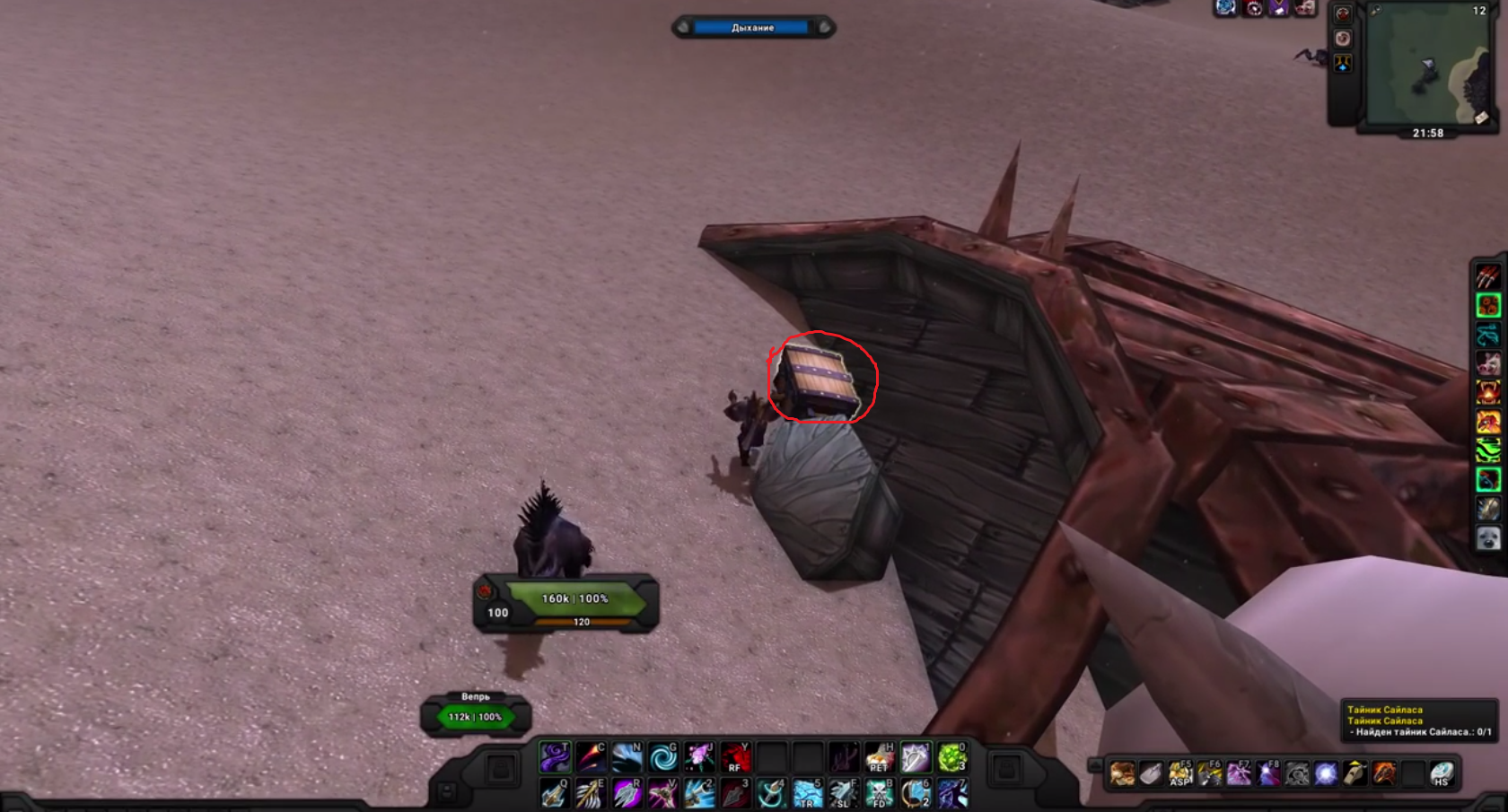Viewport: 1508px width, 812px height.
Task: Activate the SL ability bound to F
Action: 843,793
